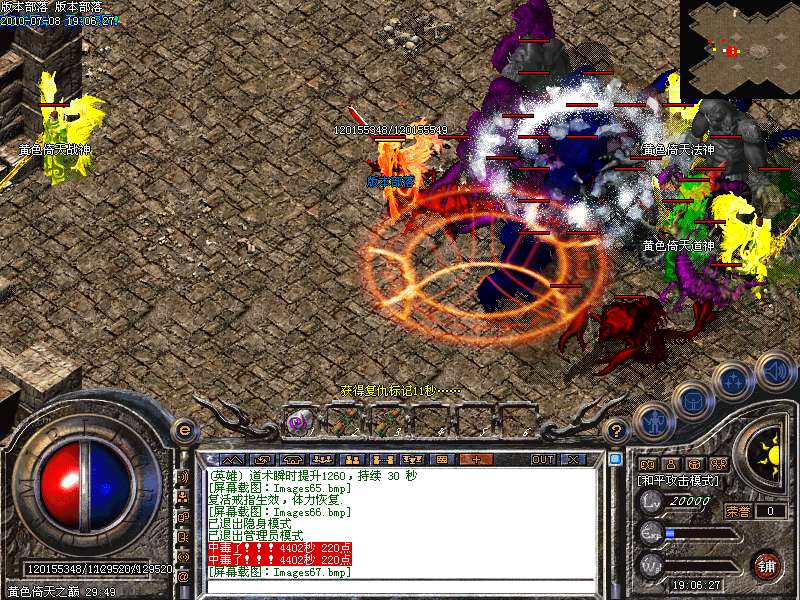Click the 荣誉 honor label

738,511
